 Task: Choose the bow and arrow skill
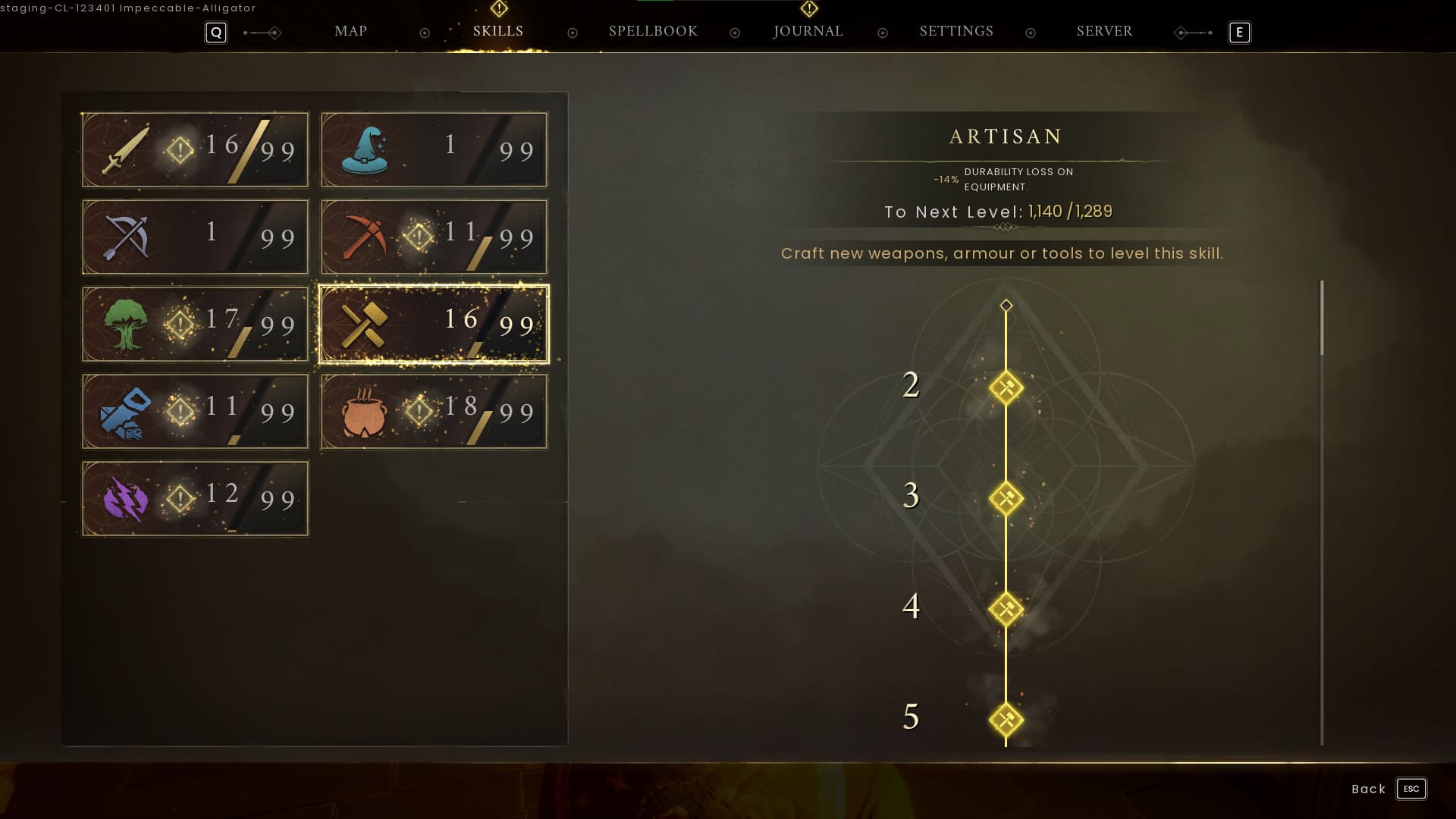pyautogui.click(x=195, y=237)
